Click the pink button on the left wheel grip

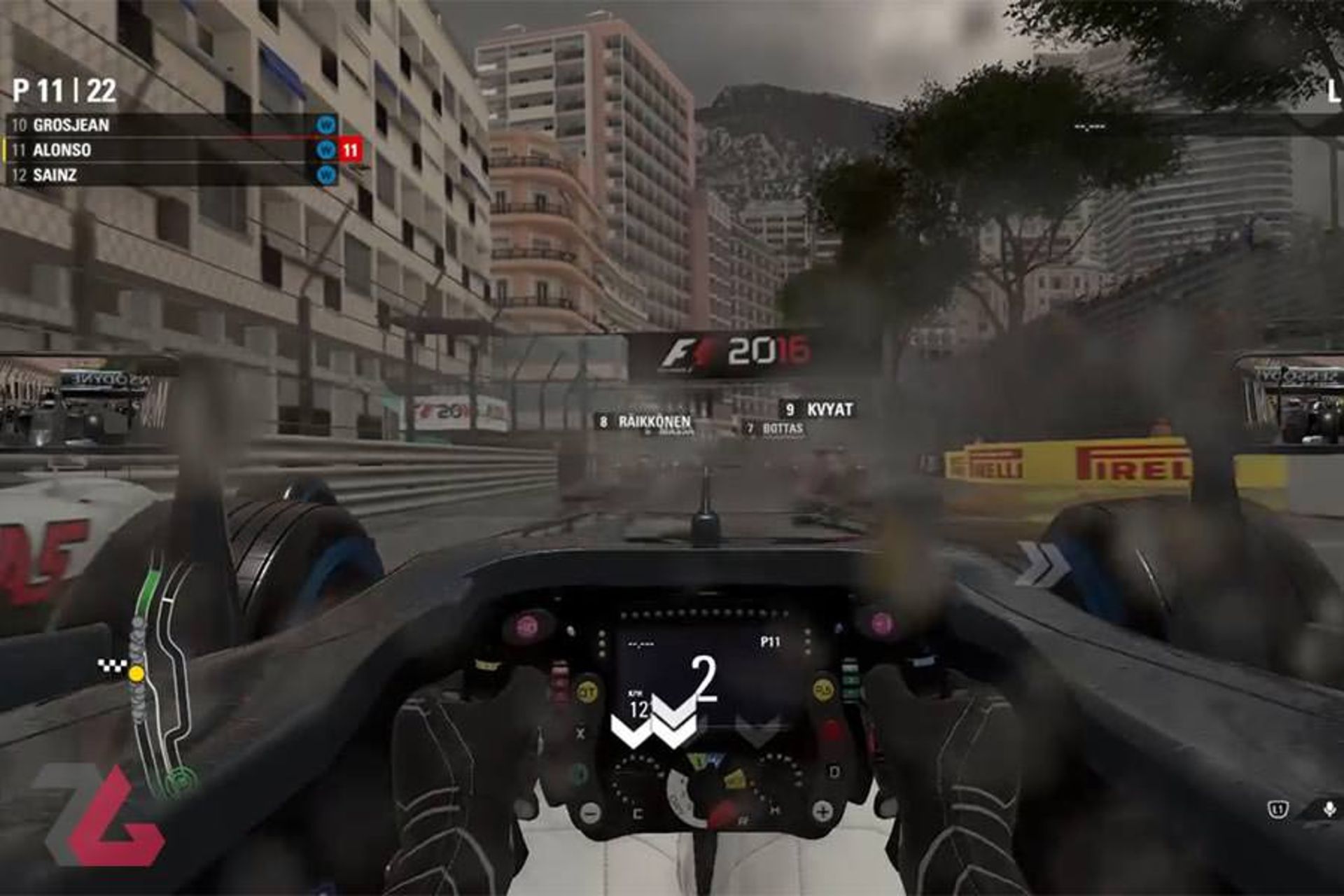click(x=526, y=624)
